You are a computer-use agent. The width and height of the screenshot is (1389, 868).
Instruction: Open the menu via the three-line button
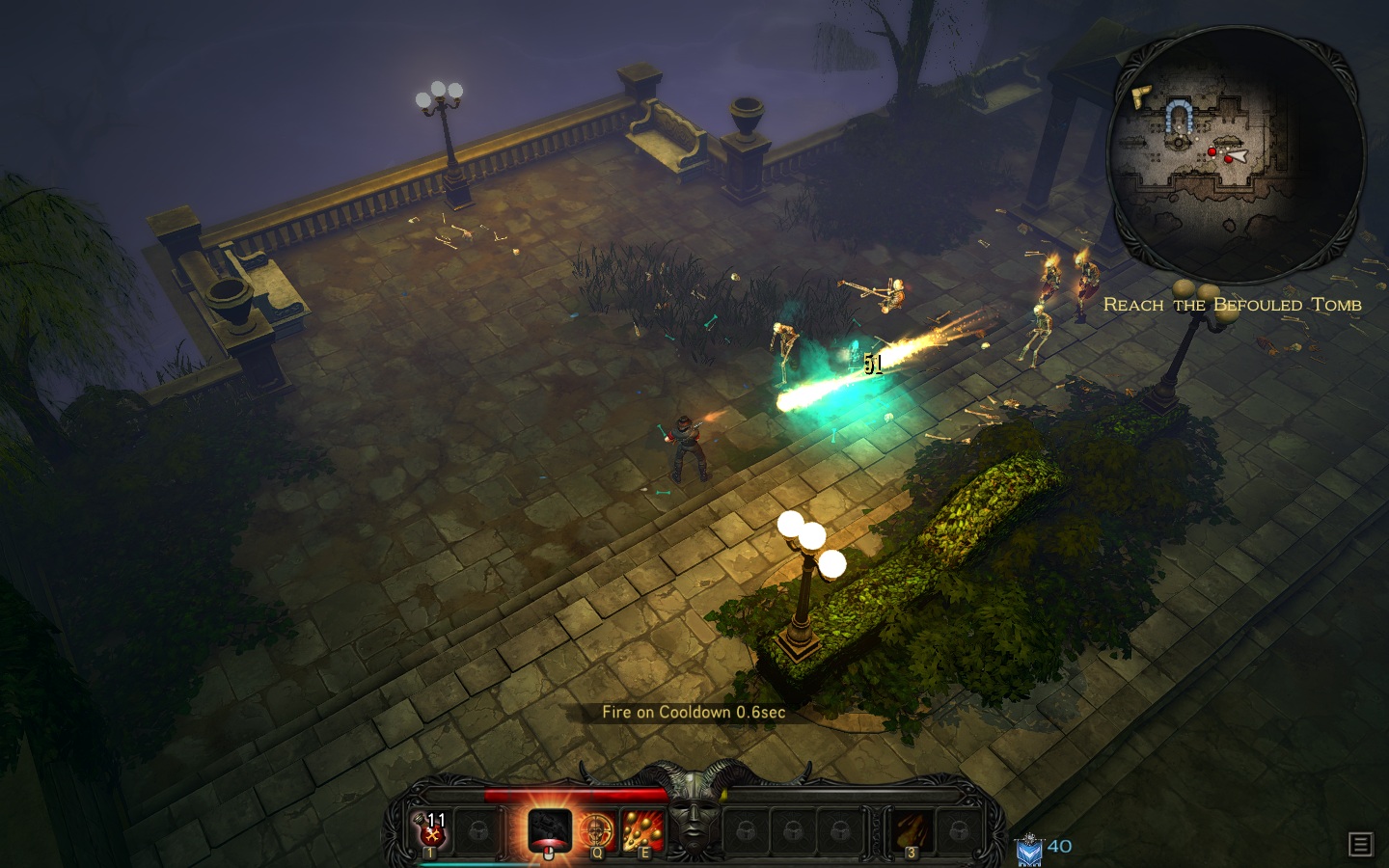click(1360, 845)
